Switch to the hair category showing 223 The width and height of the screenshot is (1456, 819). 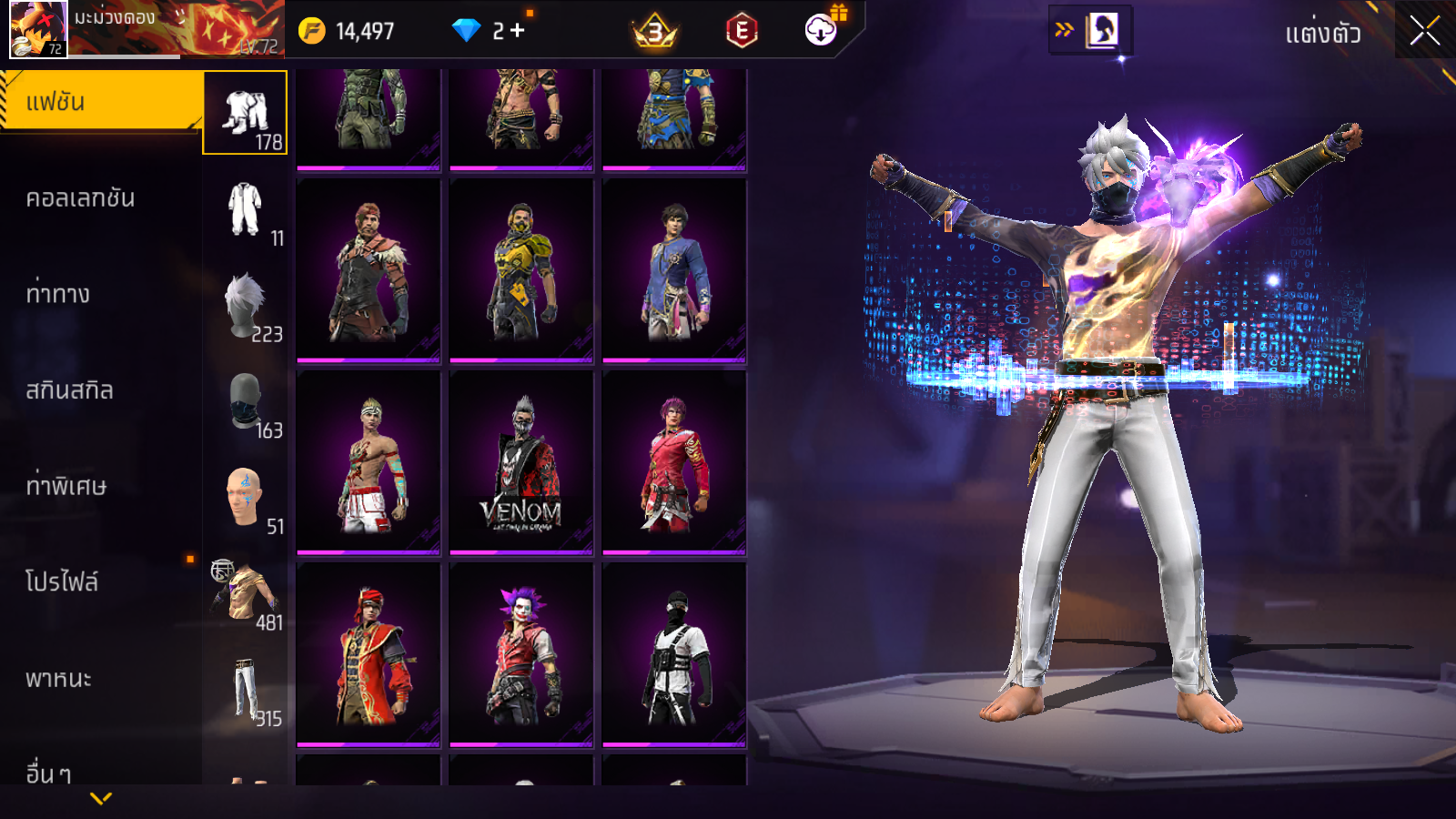point(246,307)
